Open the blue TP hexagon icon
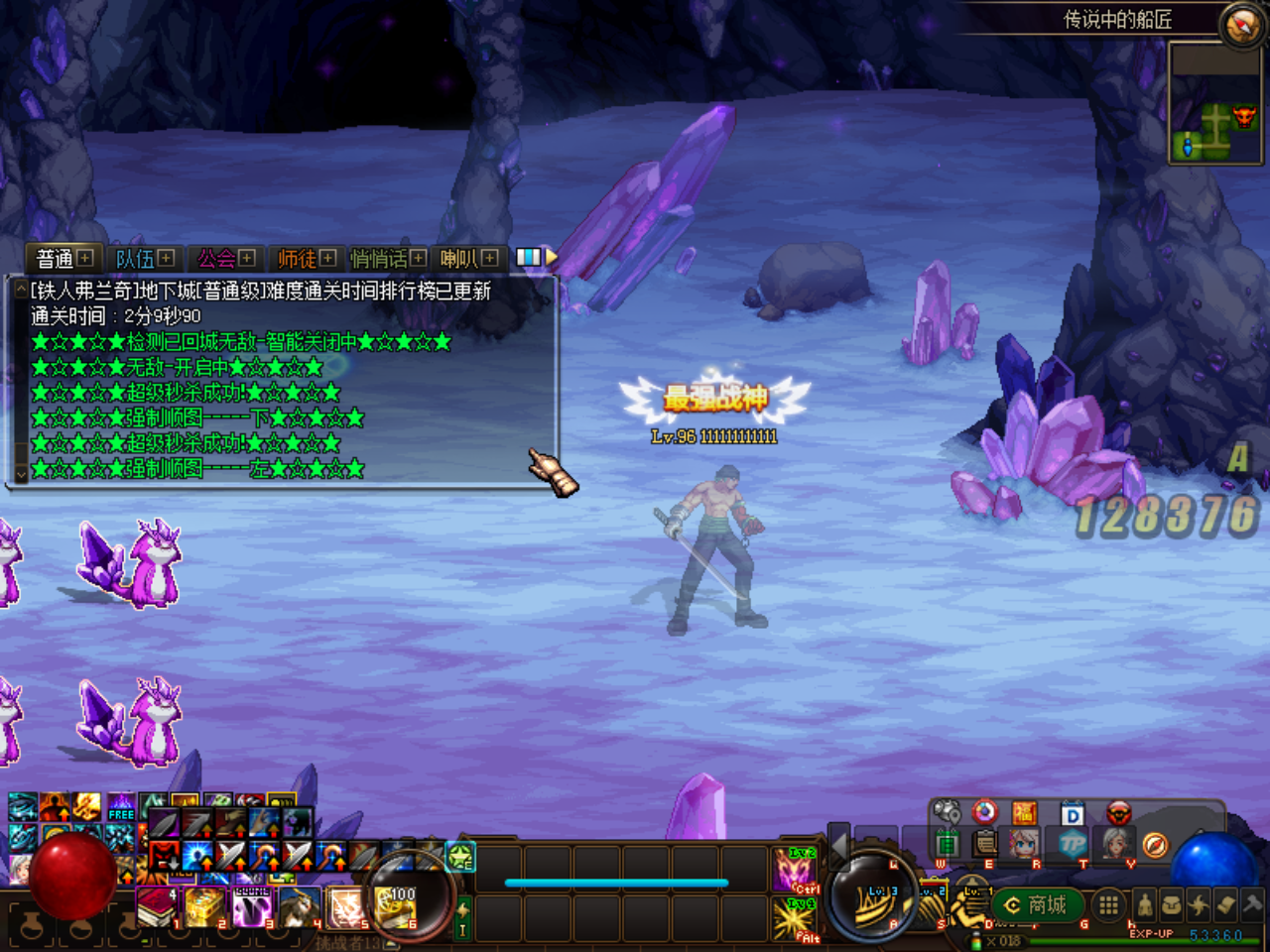The image size is (1270, 952). point(1073,843)
